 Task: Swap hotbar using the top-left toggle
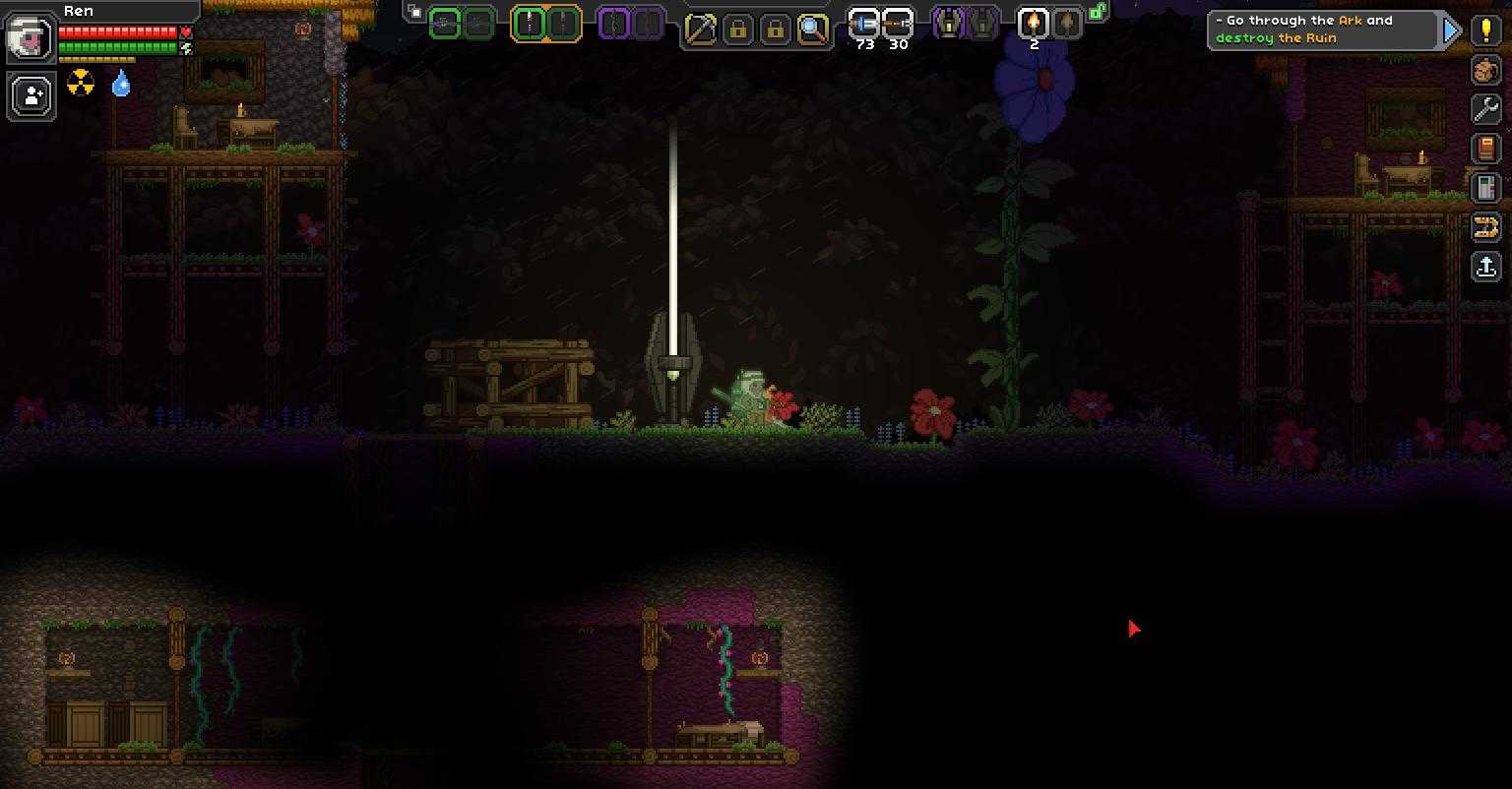click(x=414, y=13)
